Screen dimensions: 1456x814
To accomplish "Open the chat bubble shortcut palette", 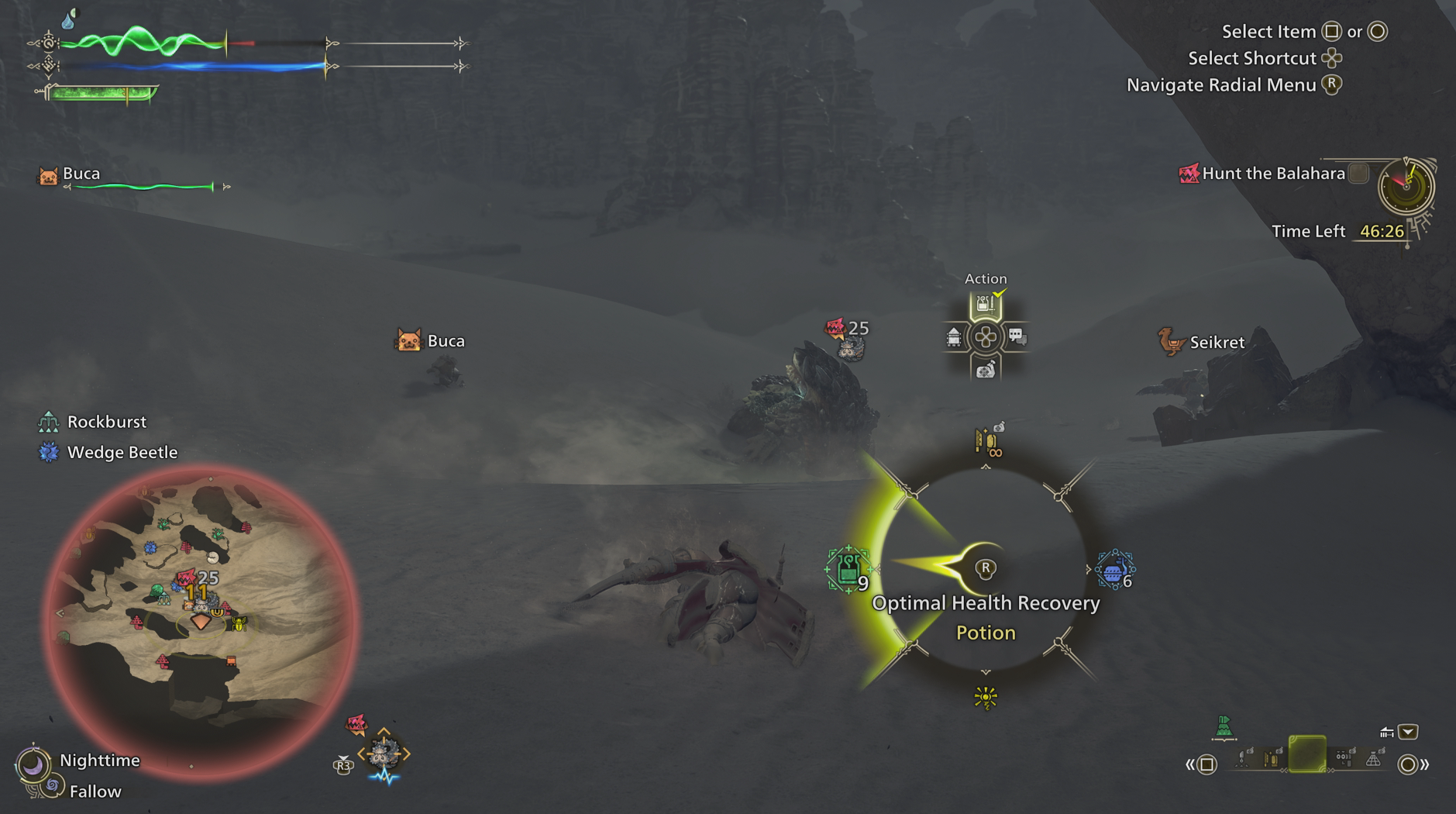I will 1017,337.
